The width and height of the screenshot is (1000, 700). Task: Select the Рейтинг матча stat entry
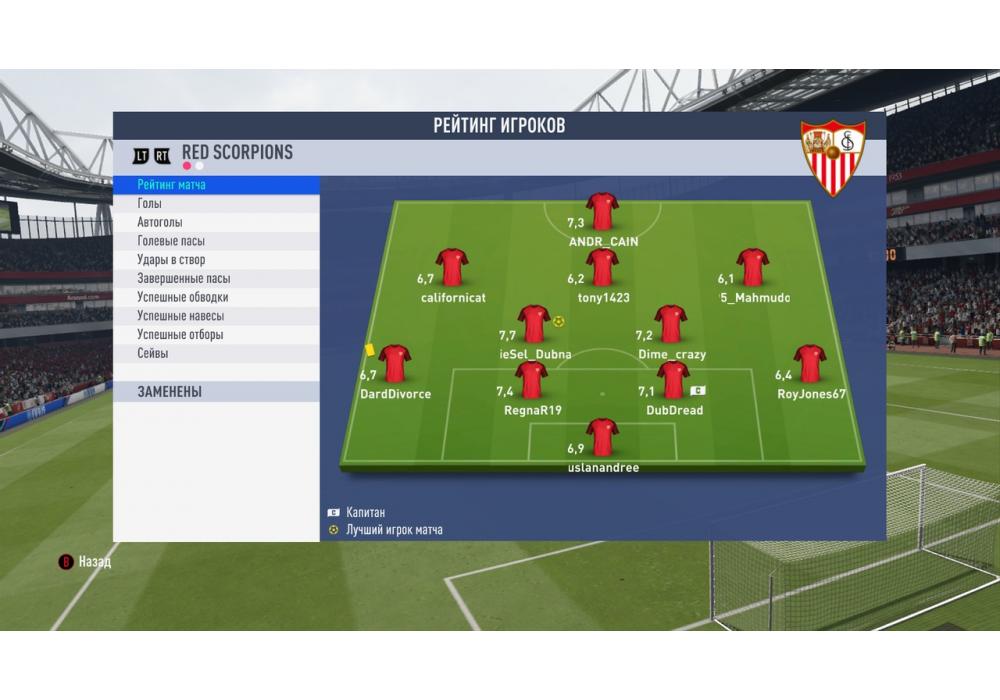(216, 185)
